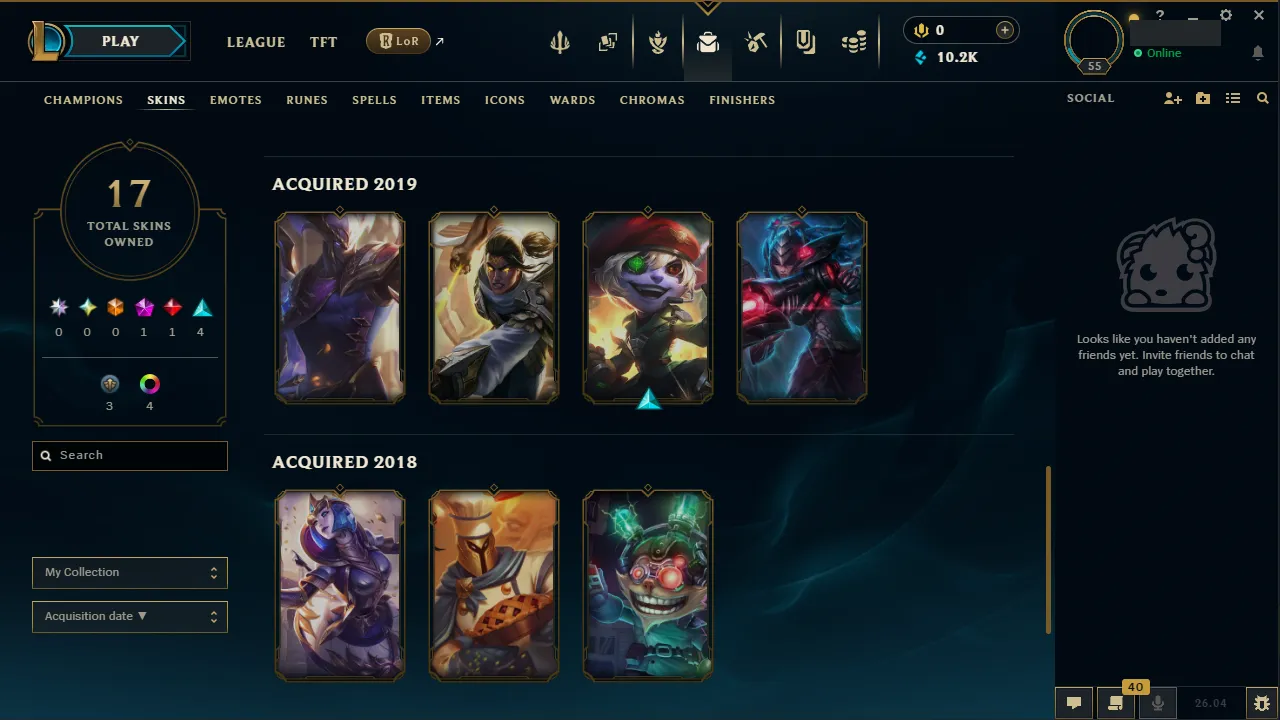Screen dimensions: 1280x720
Task: Click the Search skins input field
Action: coord(129,455)
